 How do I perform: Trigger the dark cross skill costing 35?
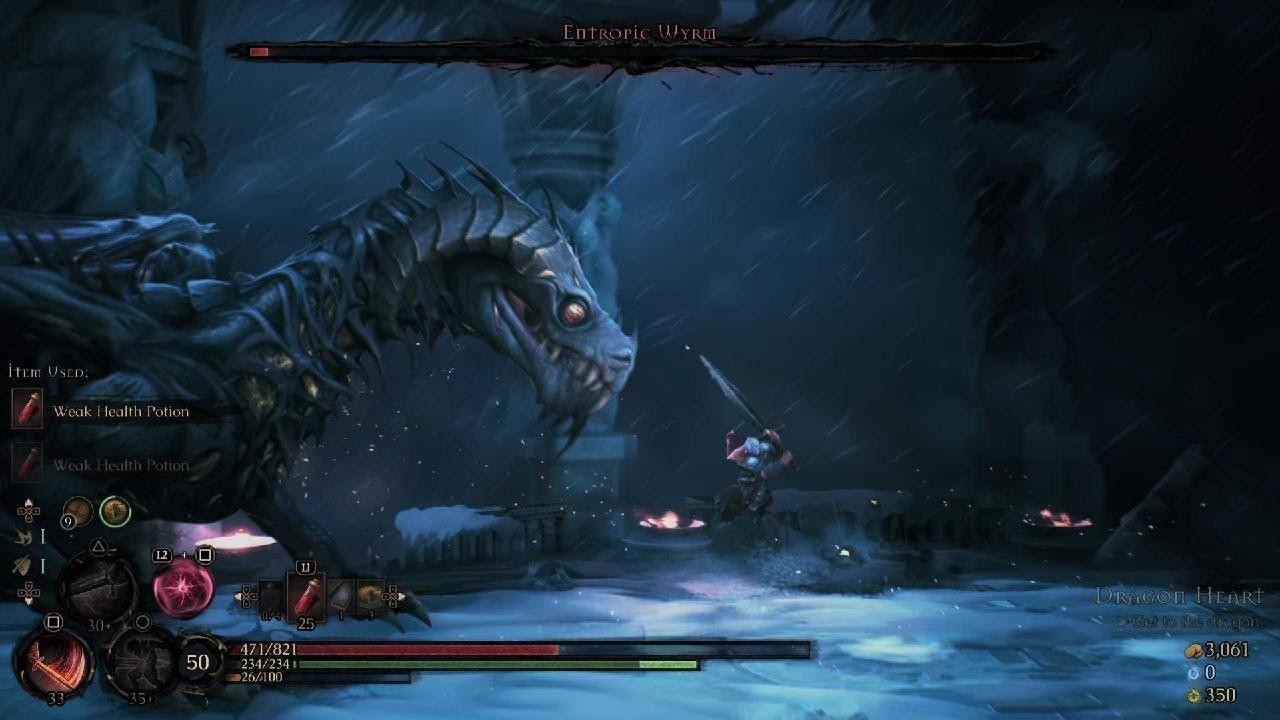click(x=141, y=661)
